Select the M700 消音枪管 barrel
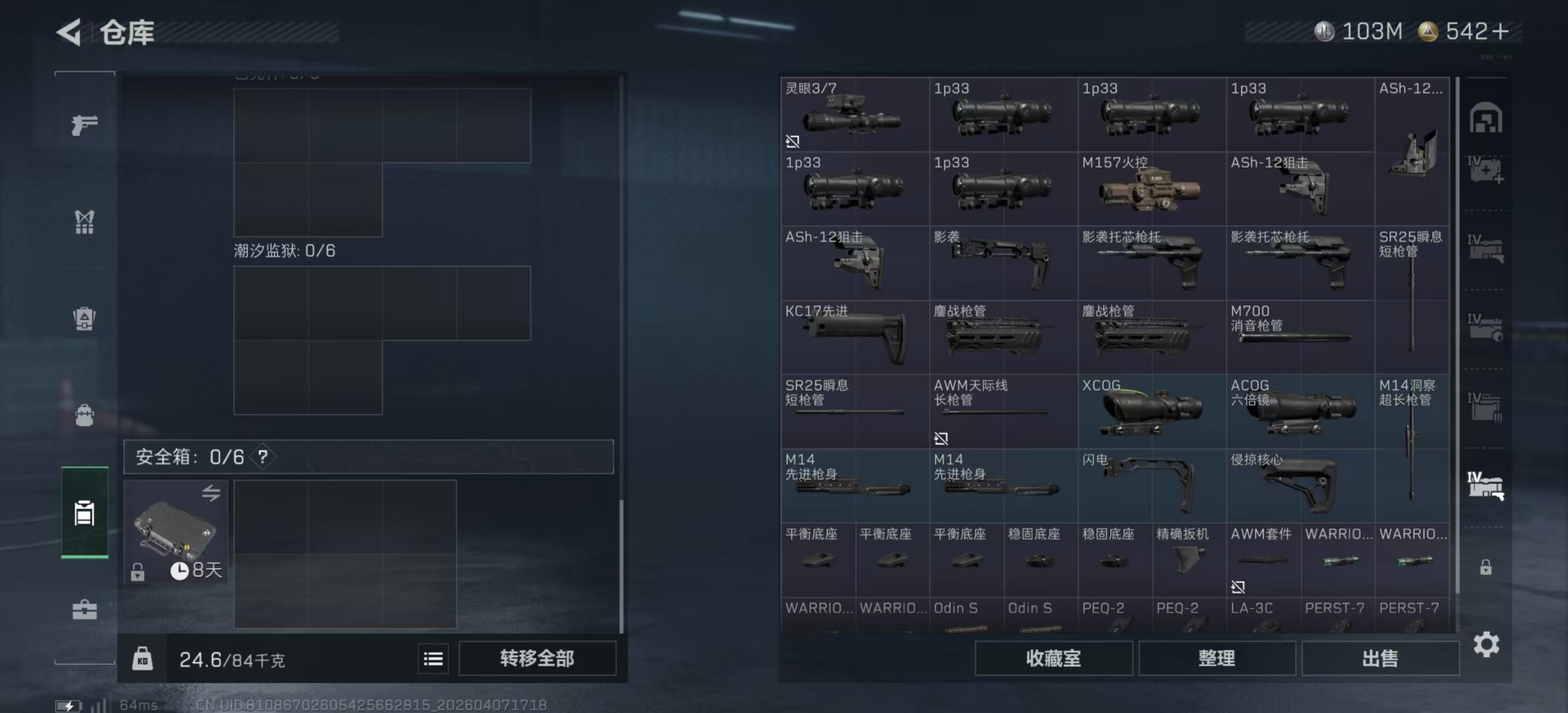This screenshot has width=1568, height=713. coord(1300,338)
